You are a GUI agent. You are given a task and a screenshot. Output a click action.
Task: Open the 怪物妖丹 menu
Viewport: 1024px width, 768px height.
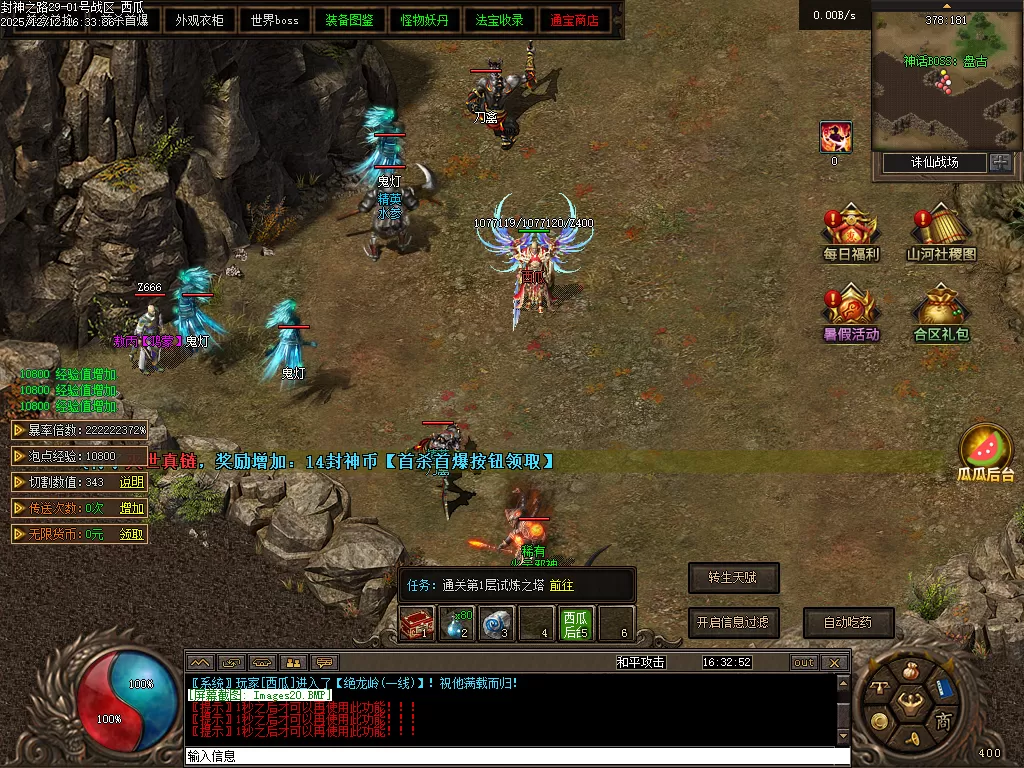[424, 20]
